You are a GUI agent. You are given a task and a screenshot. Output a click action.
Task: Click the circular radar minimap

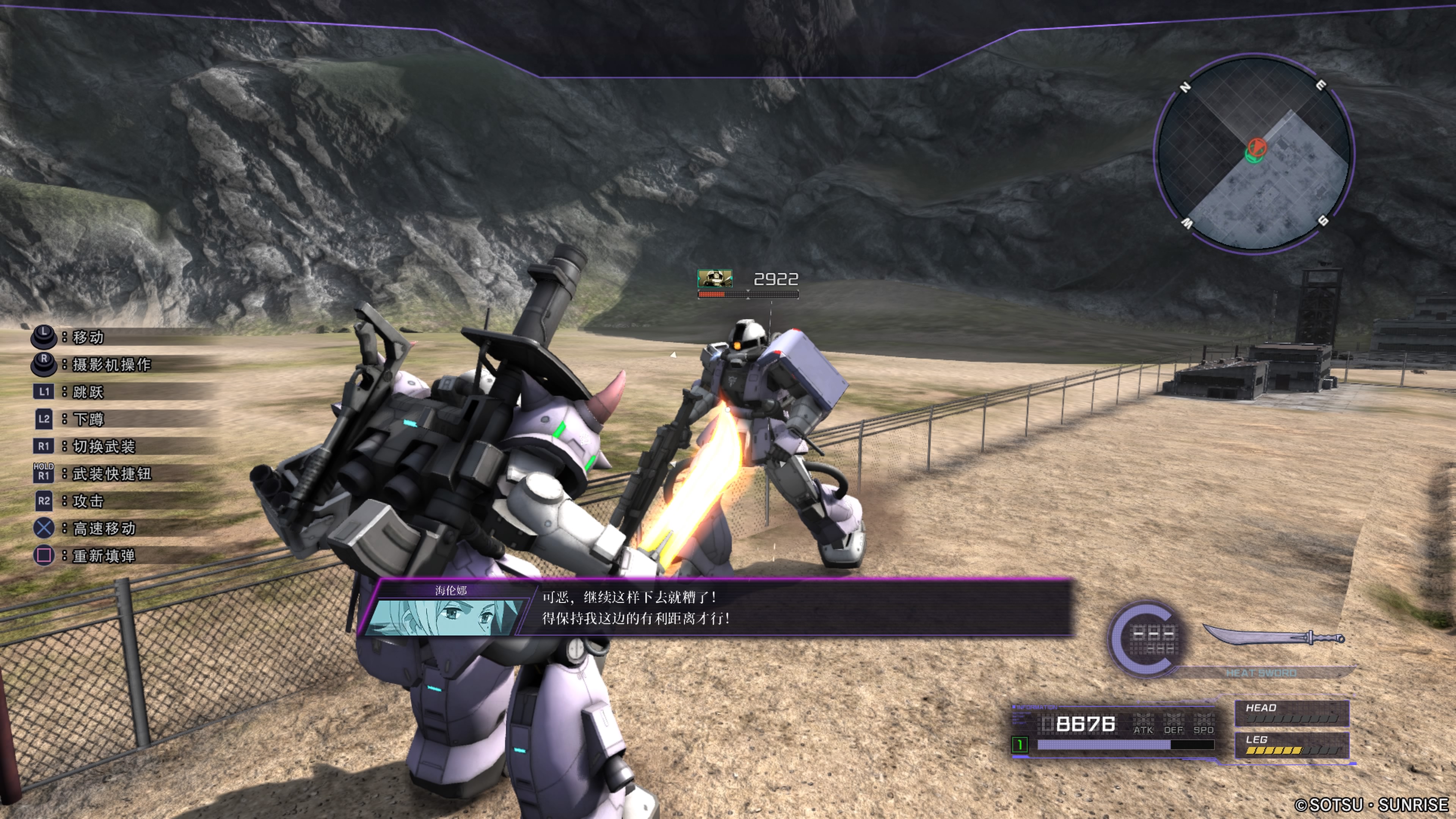(x=1254, y=154)
